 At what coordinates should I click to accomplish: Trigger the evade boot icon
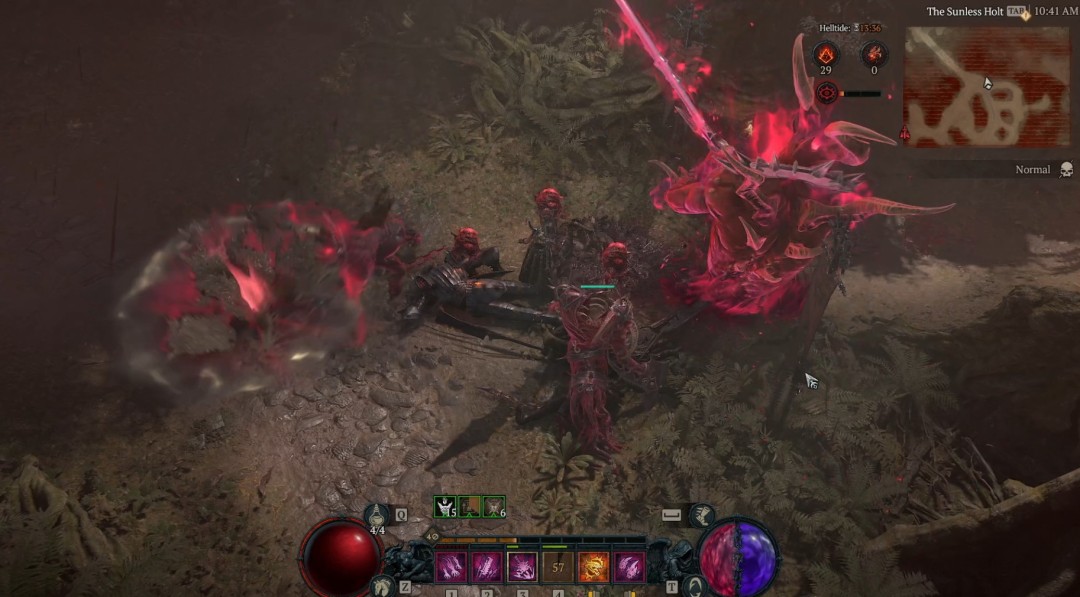(700, 515)
